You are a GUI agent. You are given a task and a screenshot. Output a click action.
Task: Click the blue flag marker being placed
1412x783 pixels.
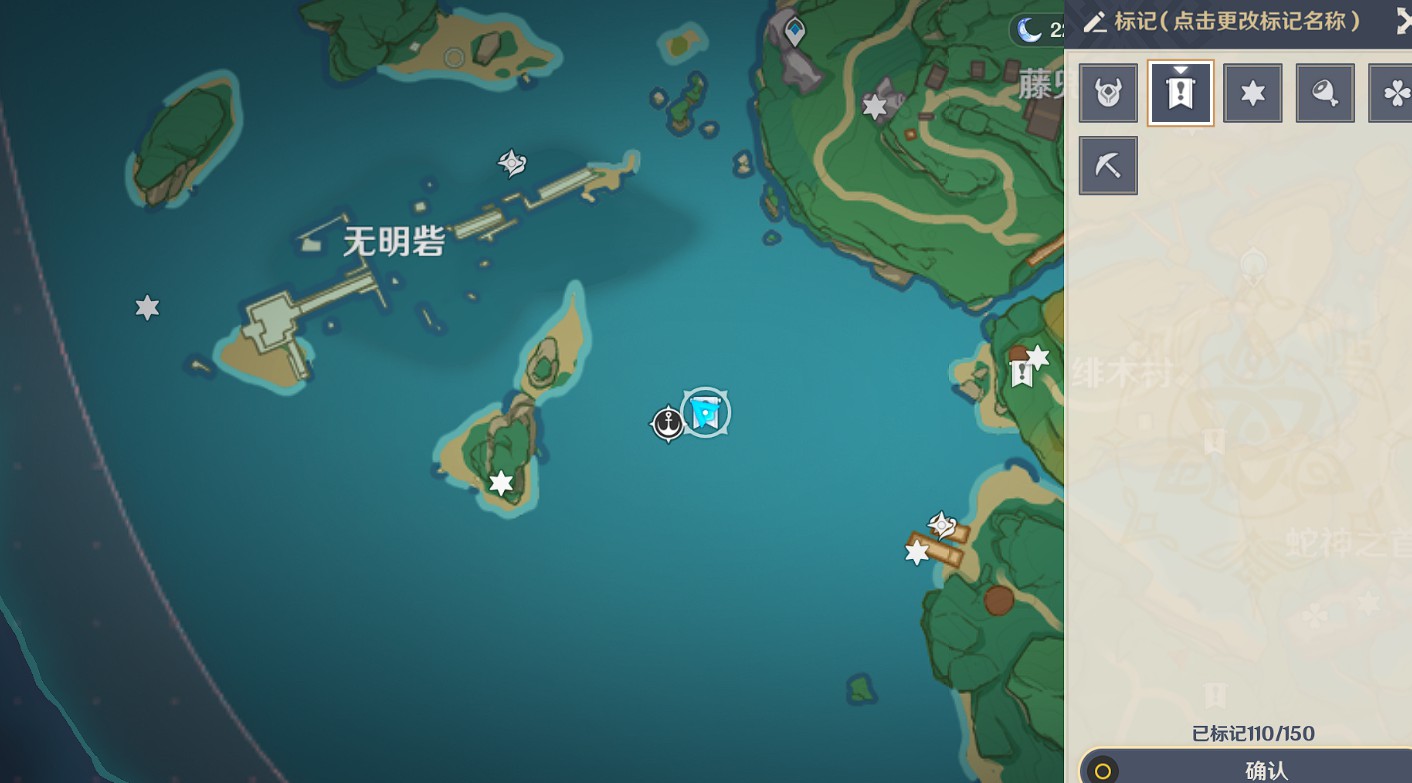click(704, 412)
